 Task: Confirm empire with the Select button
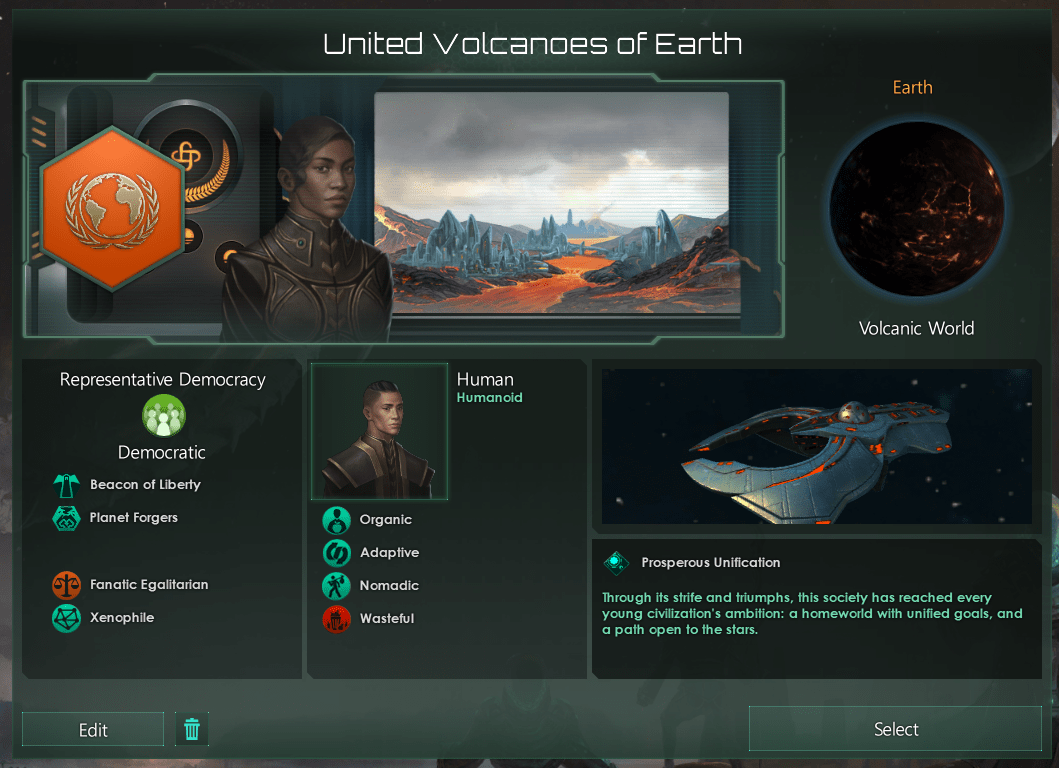(x=895, y=729)
